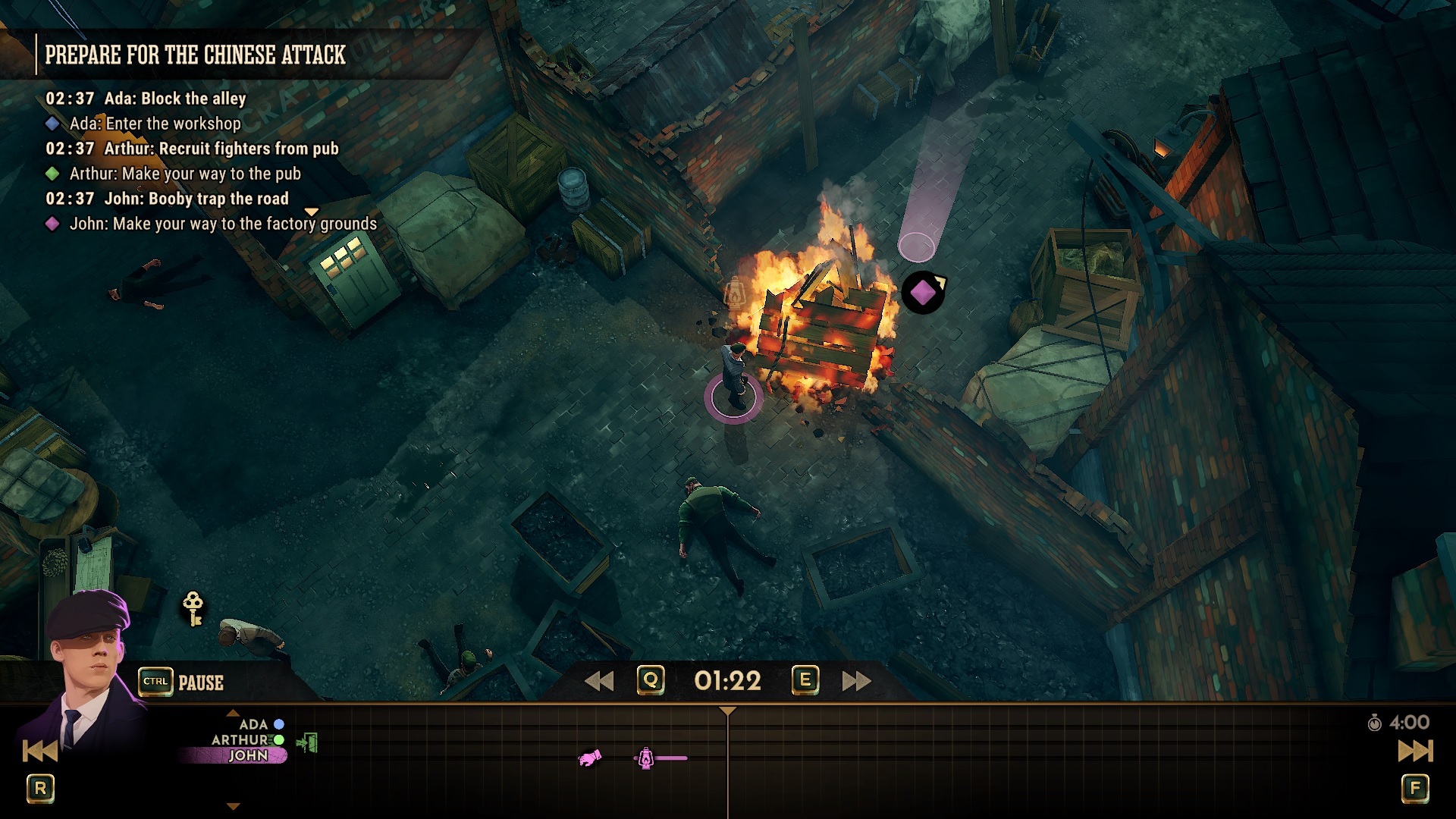Click the pink diamond objective waypoint marker

(x=922, y=292)
